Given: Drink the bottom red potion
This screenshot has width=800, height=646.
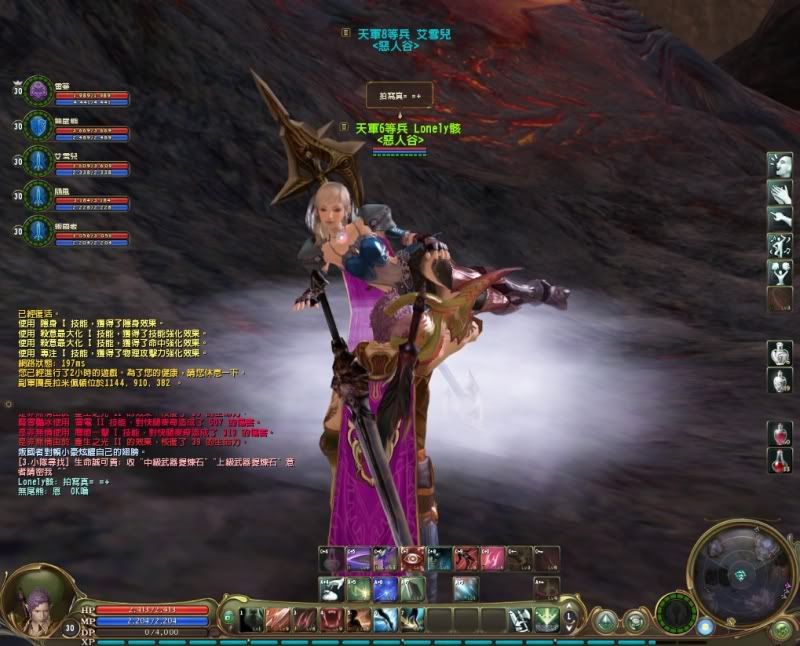Looking at the screenshot, I should [x=780, y=460].
